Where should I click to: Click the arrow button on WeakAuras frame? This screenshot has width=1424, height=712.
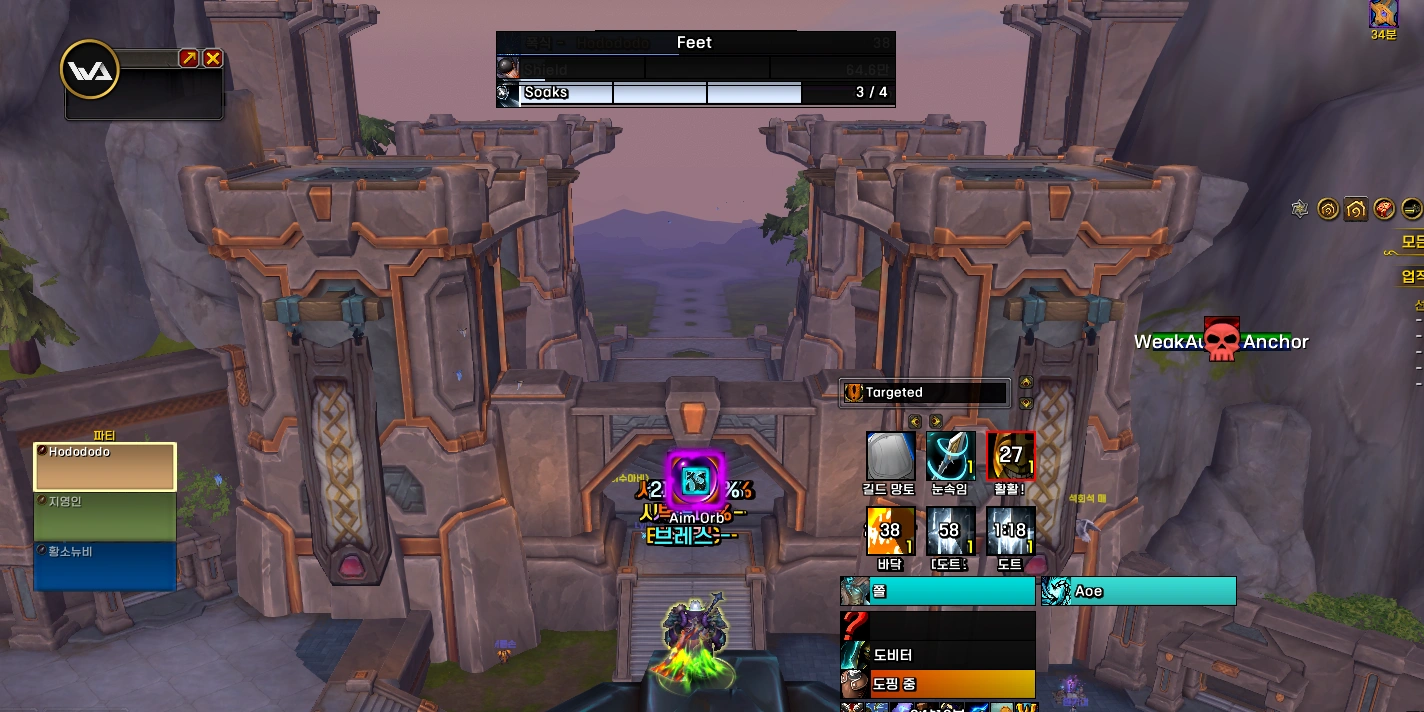[189, 58]
